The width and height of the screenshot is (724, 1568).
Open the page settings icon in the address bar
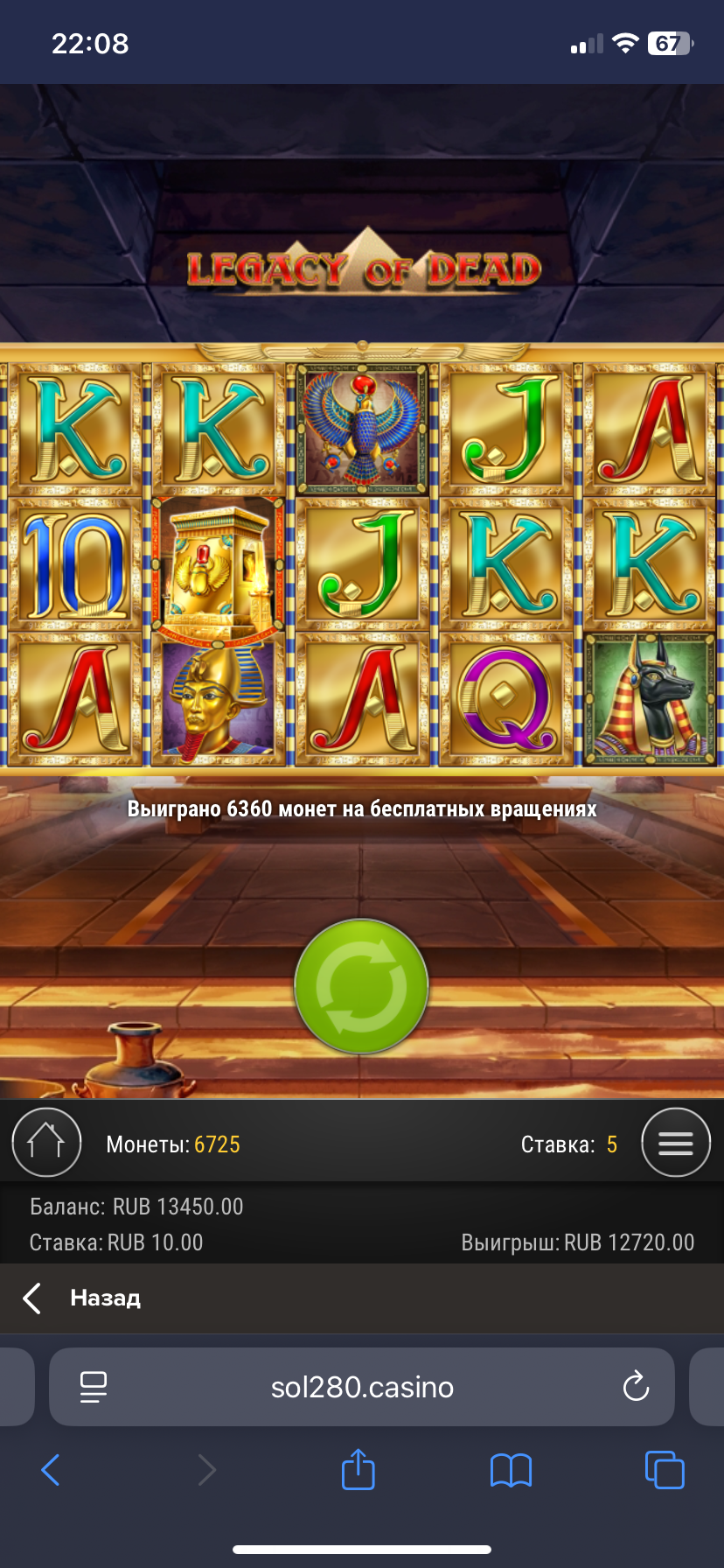pos(94,1387)
